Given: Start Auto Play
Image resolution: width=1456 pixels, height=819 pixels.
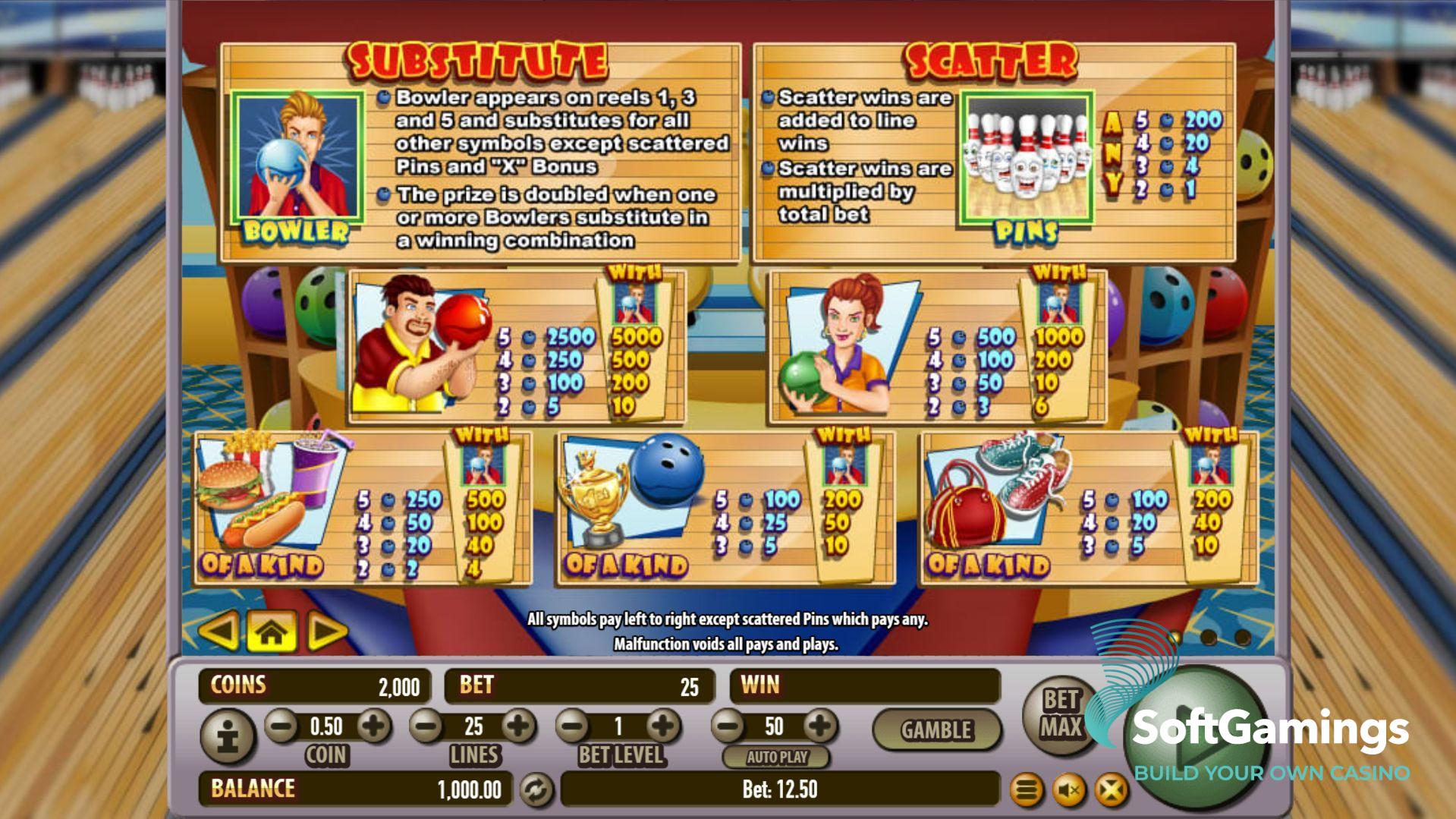Looking at the screenshot, I should [x=776, y=757].
